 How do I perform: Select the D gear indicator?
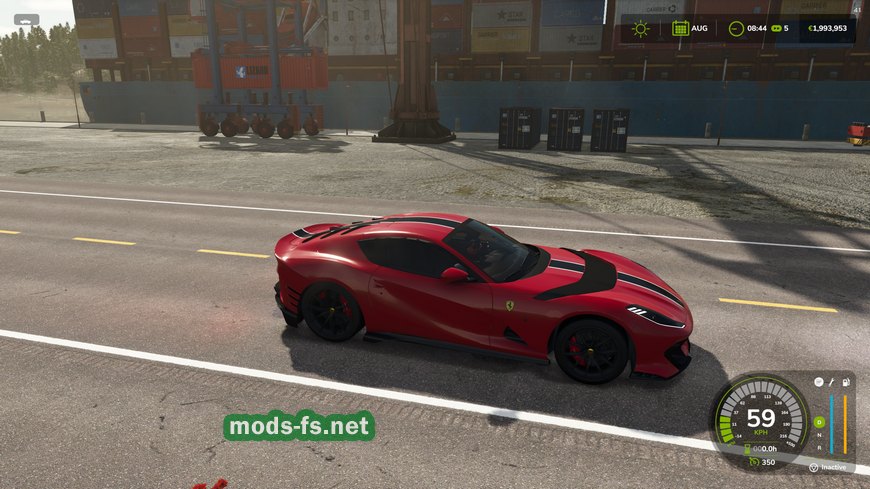pyautogui.click(x=819, y=422)
